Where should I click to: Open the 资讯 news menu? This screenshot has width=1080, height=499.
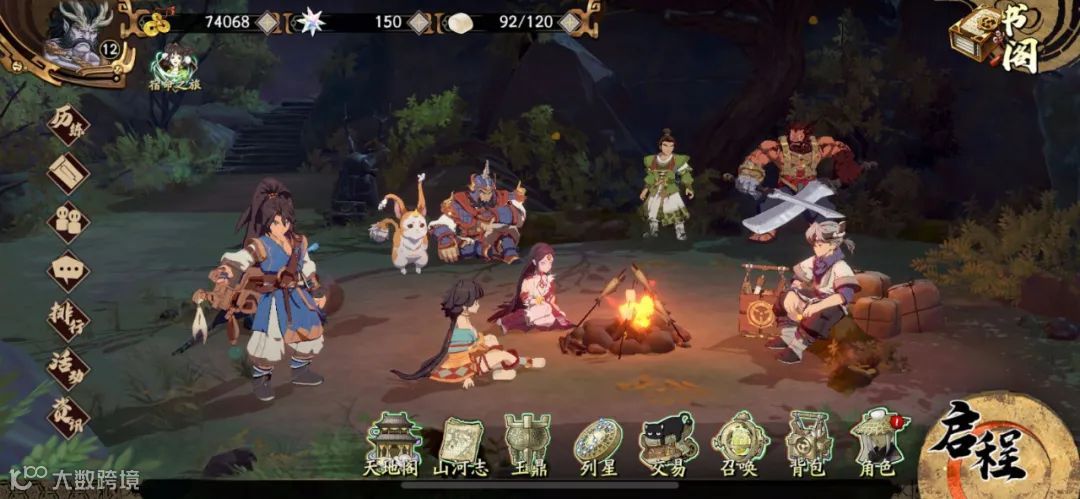68,416
